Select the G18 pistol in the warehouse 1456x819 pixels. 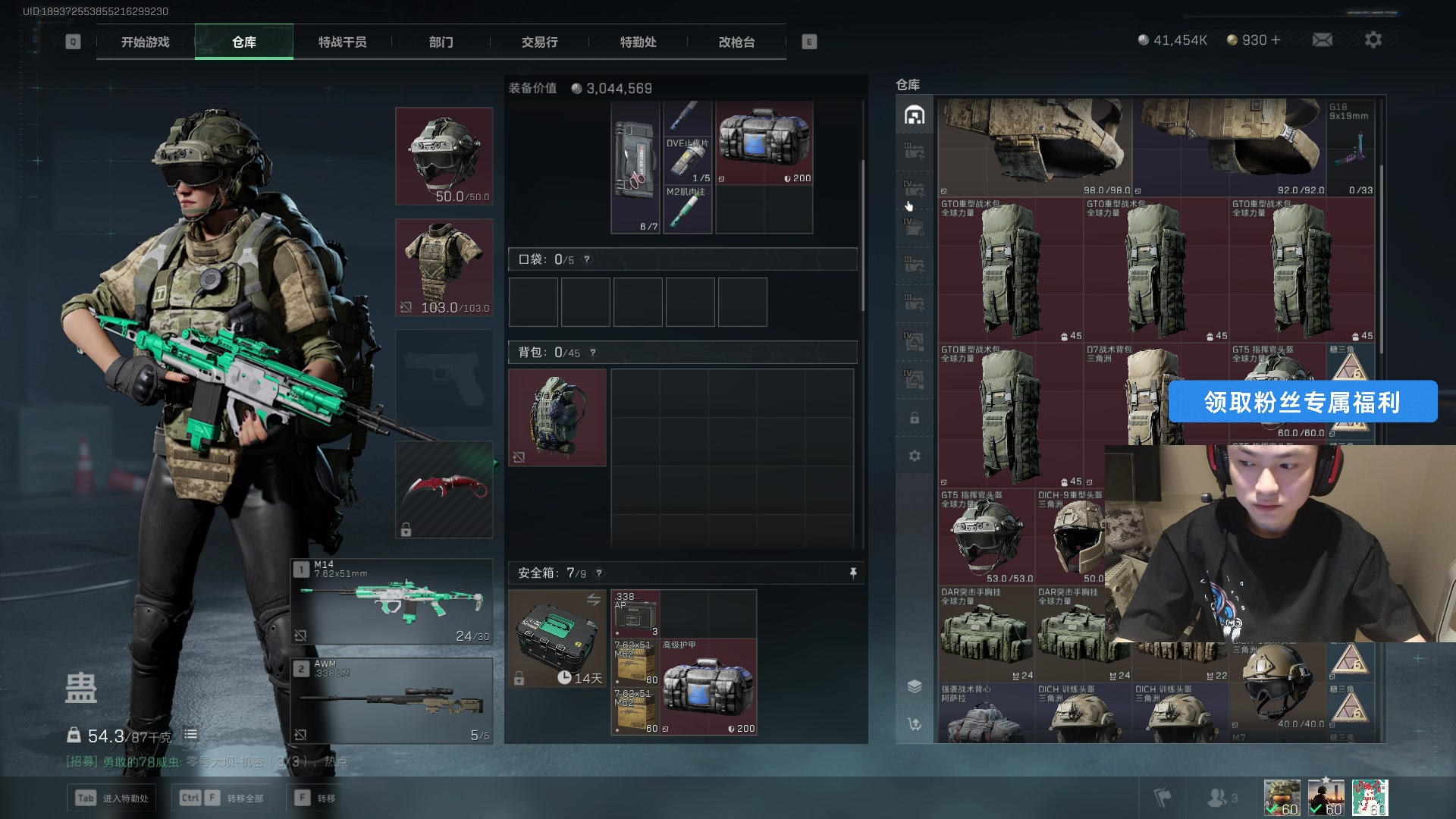pyautogui.click(x=1351, y=148)
